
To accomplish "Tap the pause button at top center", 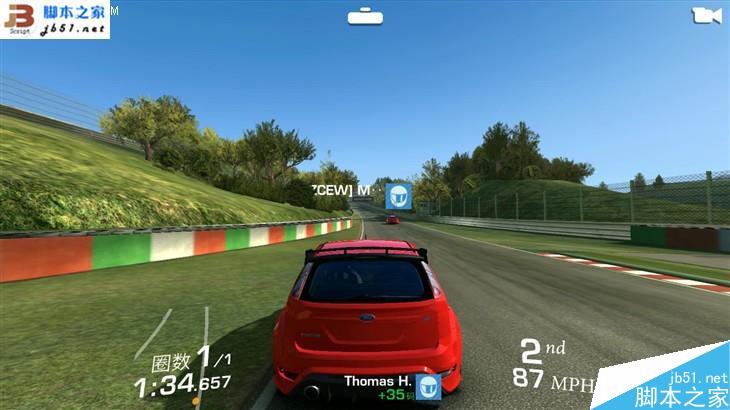I will pyautogui.click(x=364, y=16).
